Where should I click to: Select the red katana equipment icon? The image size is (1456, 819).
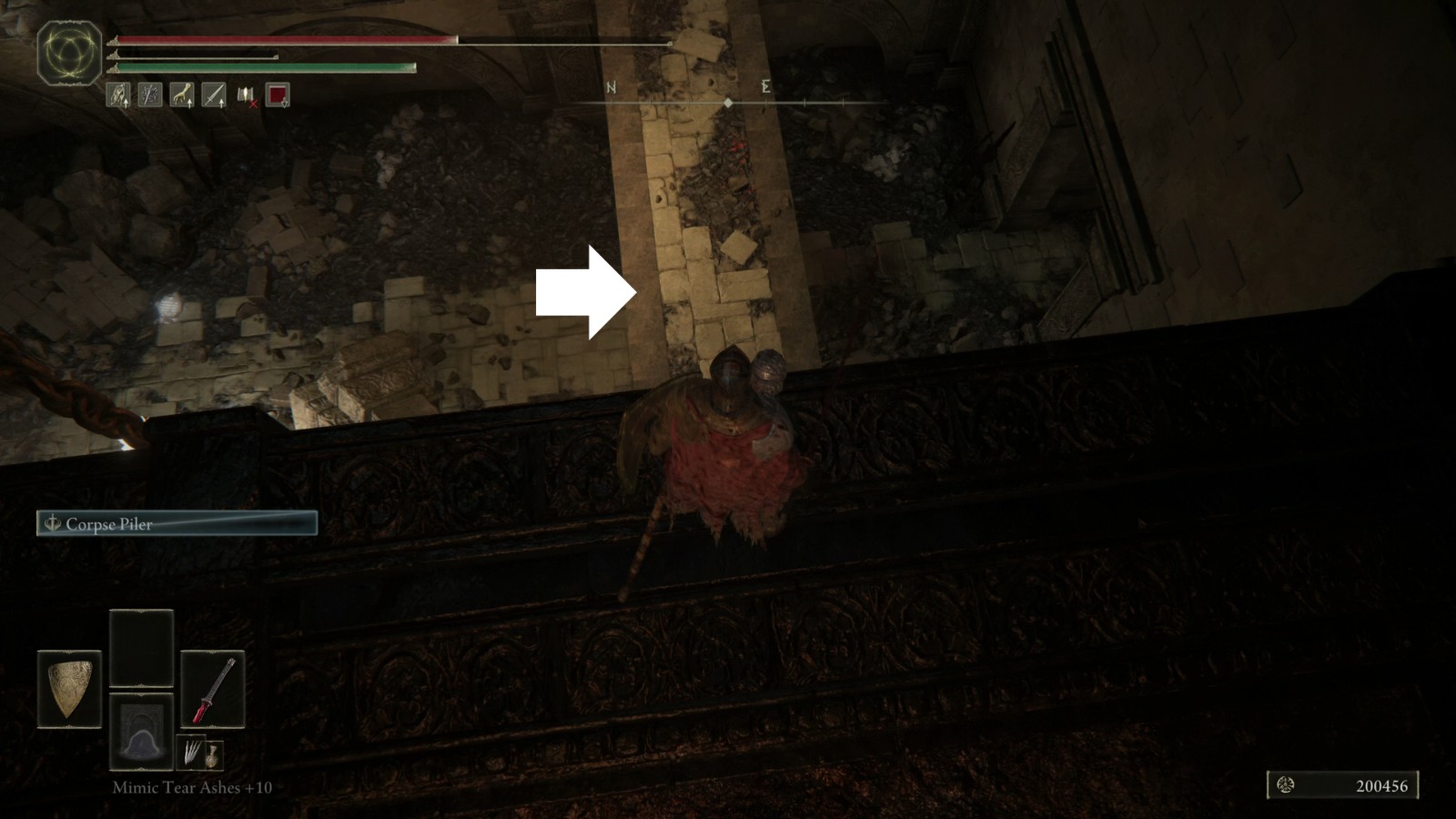(214, 689)
